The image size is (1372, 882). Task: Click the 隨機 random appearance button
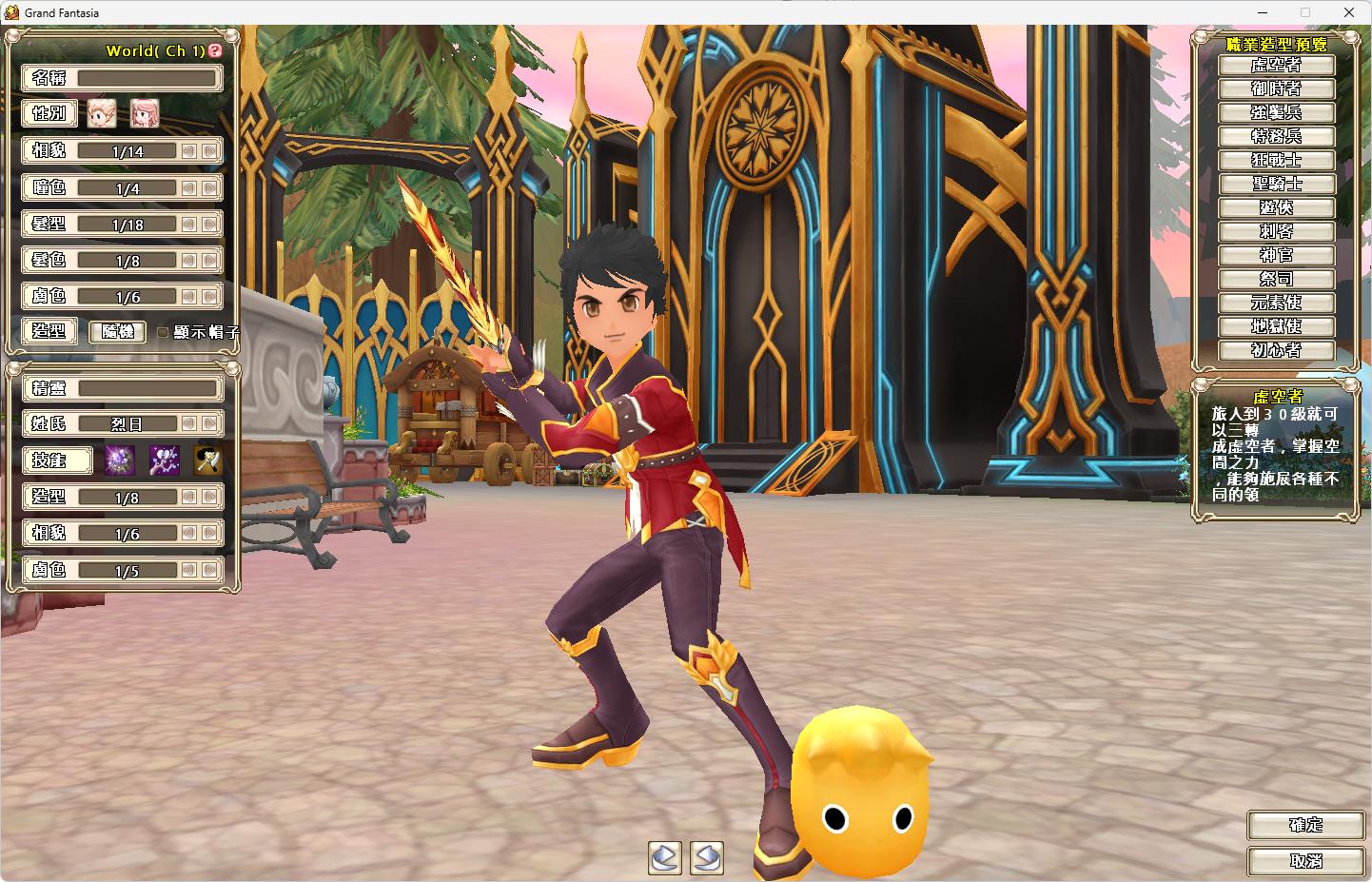click(117, 331)
